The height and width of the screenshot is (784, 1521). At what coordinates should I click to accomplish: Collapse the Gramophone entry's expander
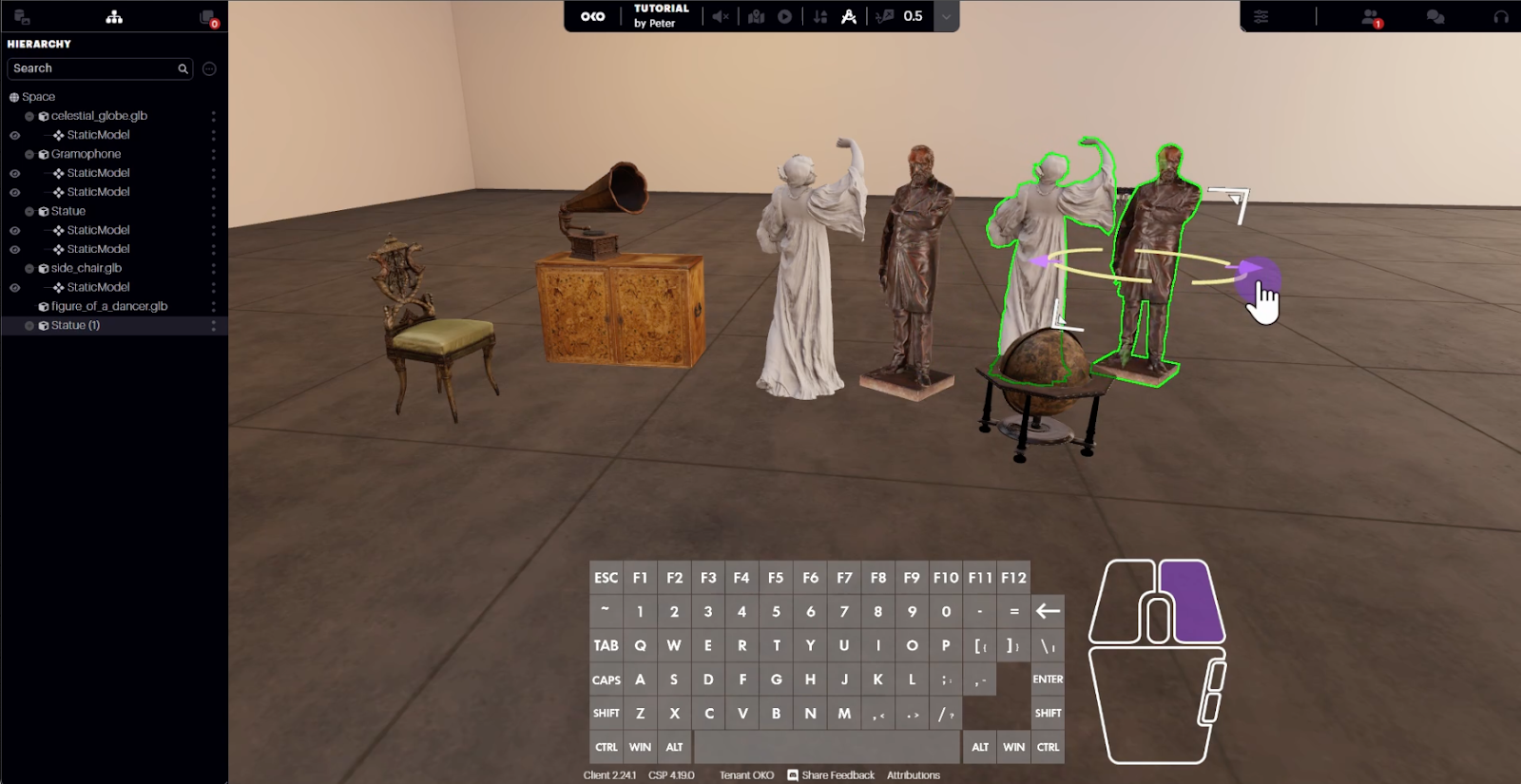pos(29,154)
